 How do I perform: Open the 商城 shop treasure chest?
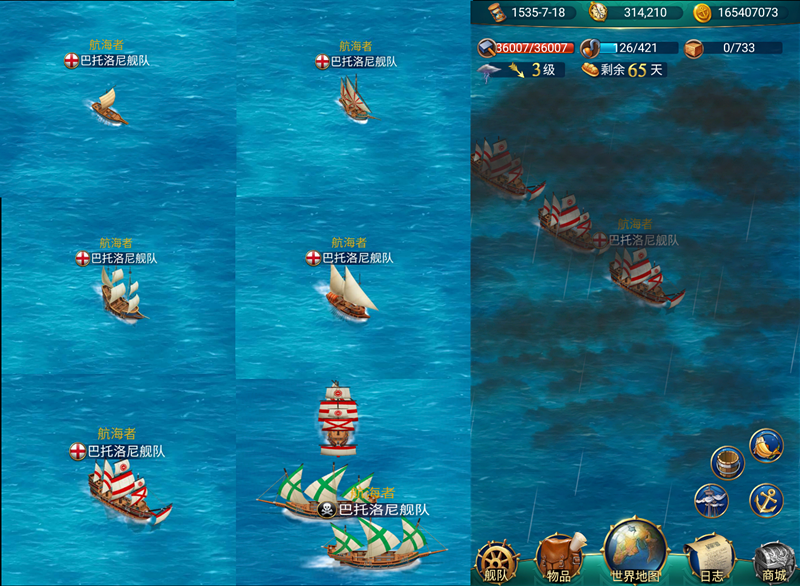point(773,561)
